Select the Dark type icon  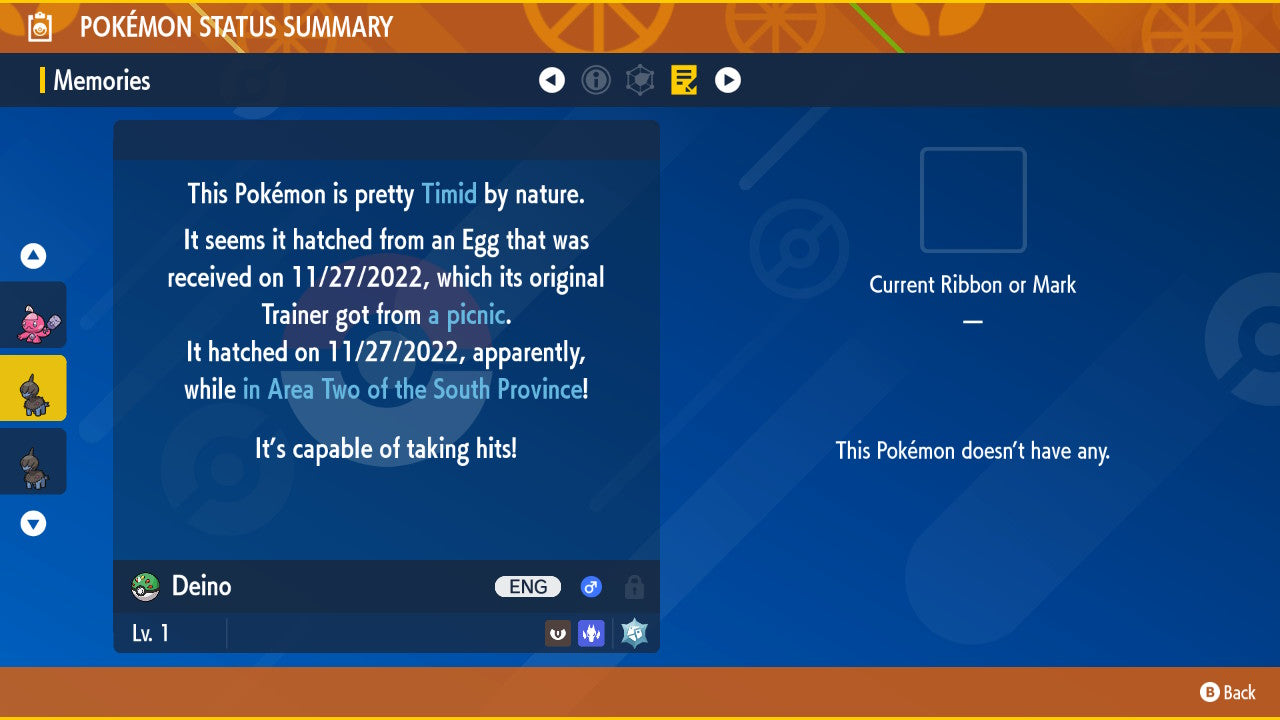click(557, 632)
